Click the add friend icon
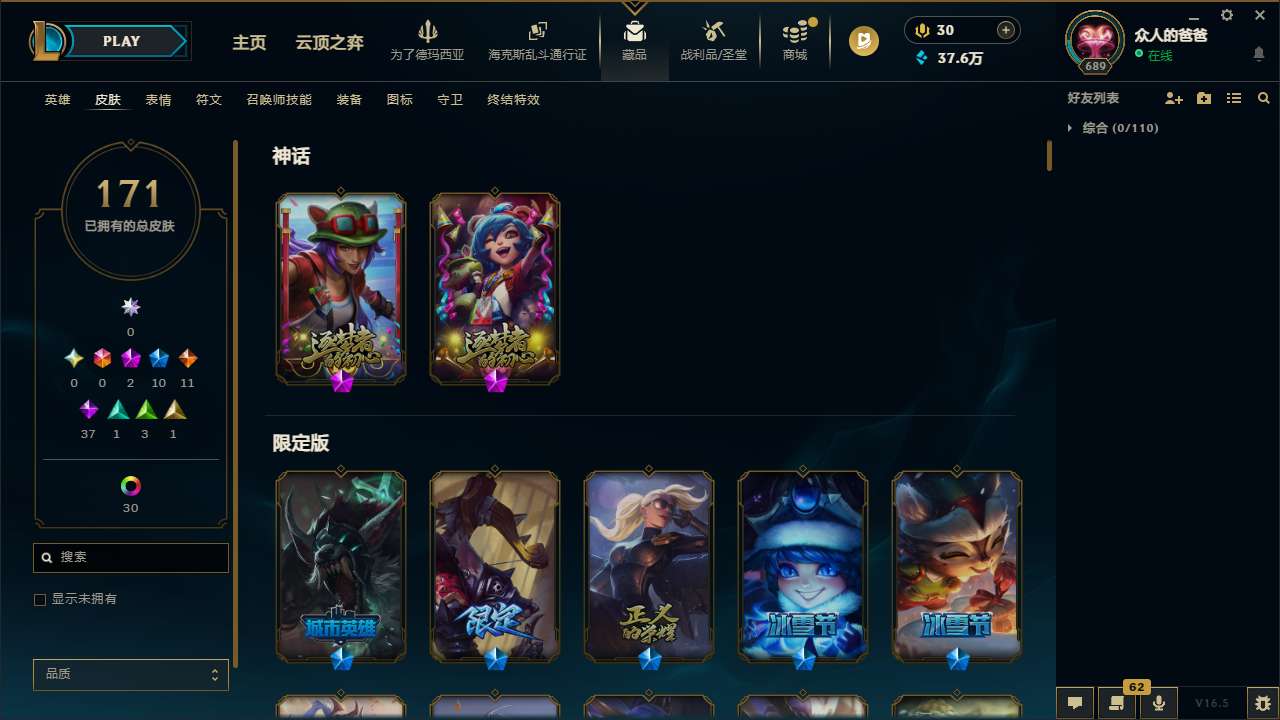This screenshot has height=720, width=1280. point(1174,97)
